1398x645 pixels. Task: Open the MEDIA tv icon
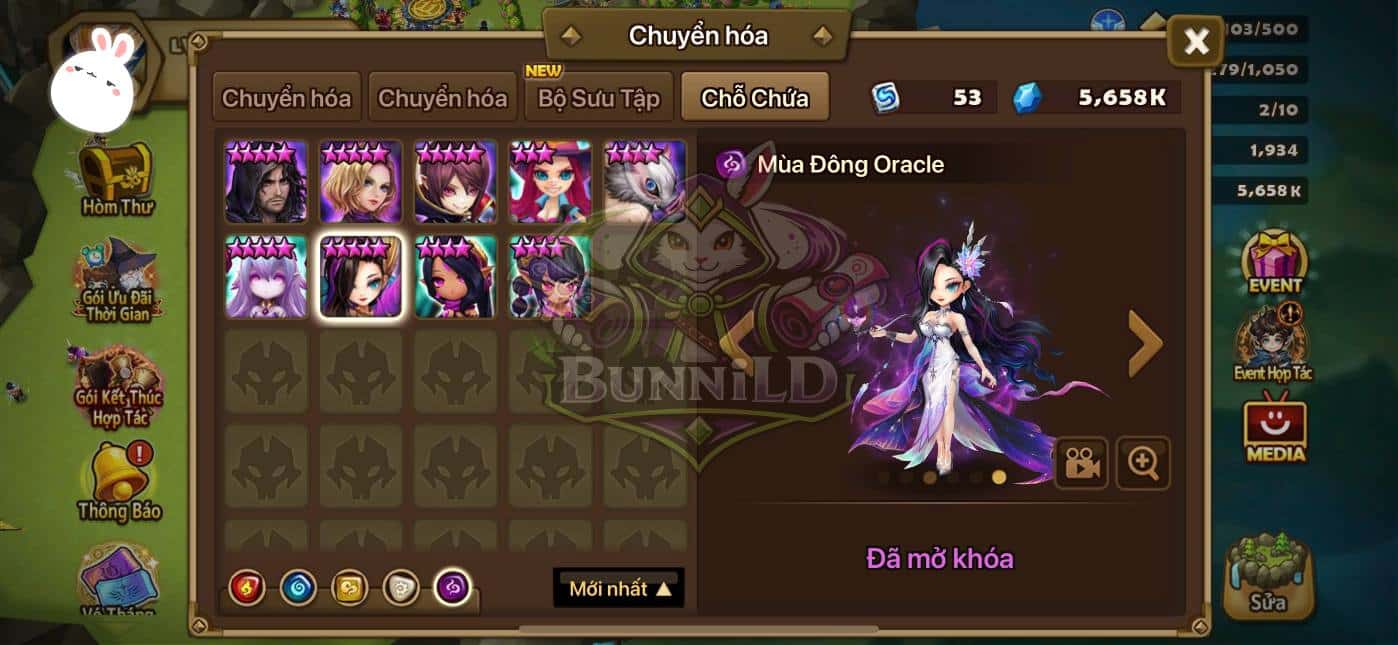pyautogui.click(x=1275, y=430)
